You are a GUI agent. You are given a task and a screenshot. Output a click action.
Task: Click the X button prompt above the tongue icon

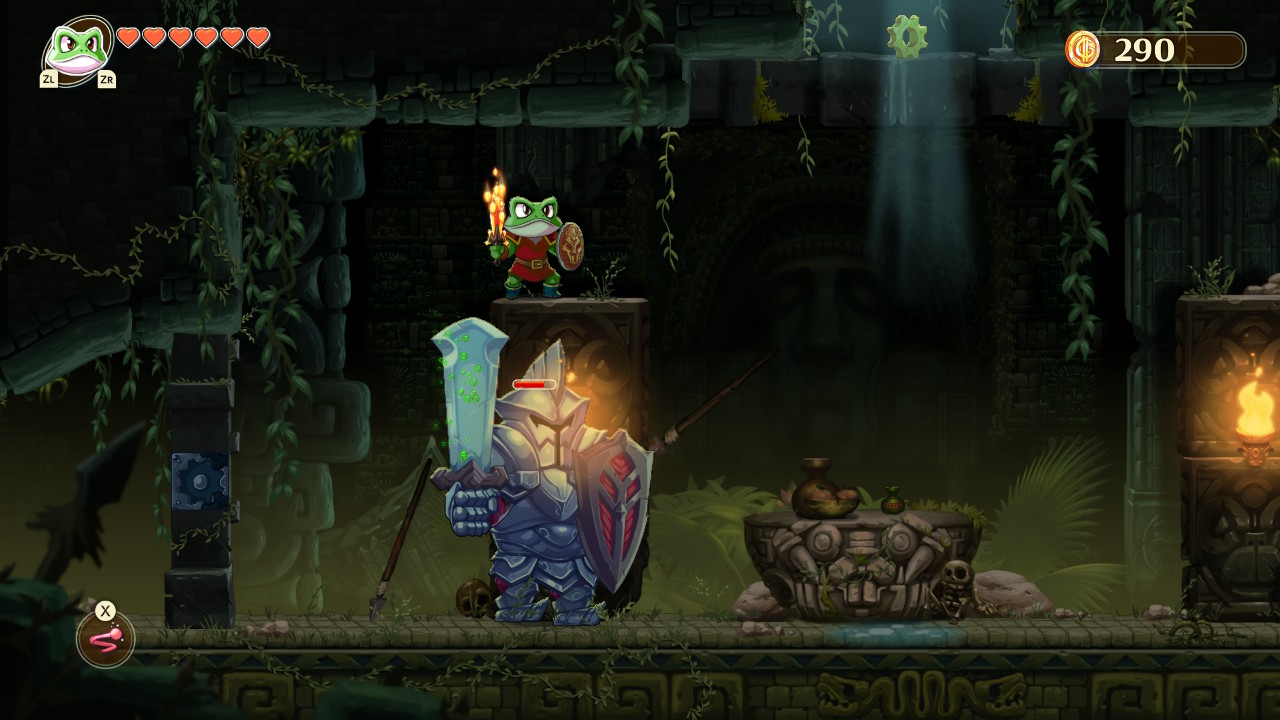tap(104, 612)
